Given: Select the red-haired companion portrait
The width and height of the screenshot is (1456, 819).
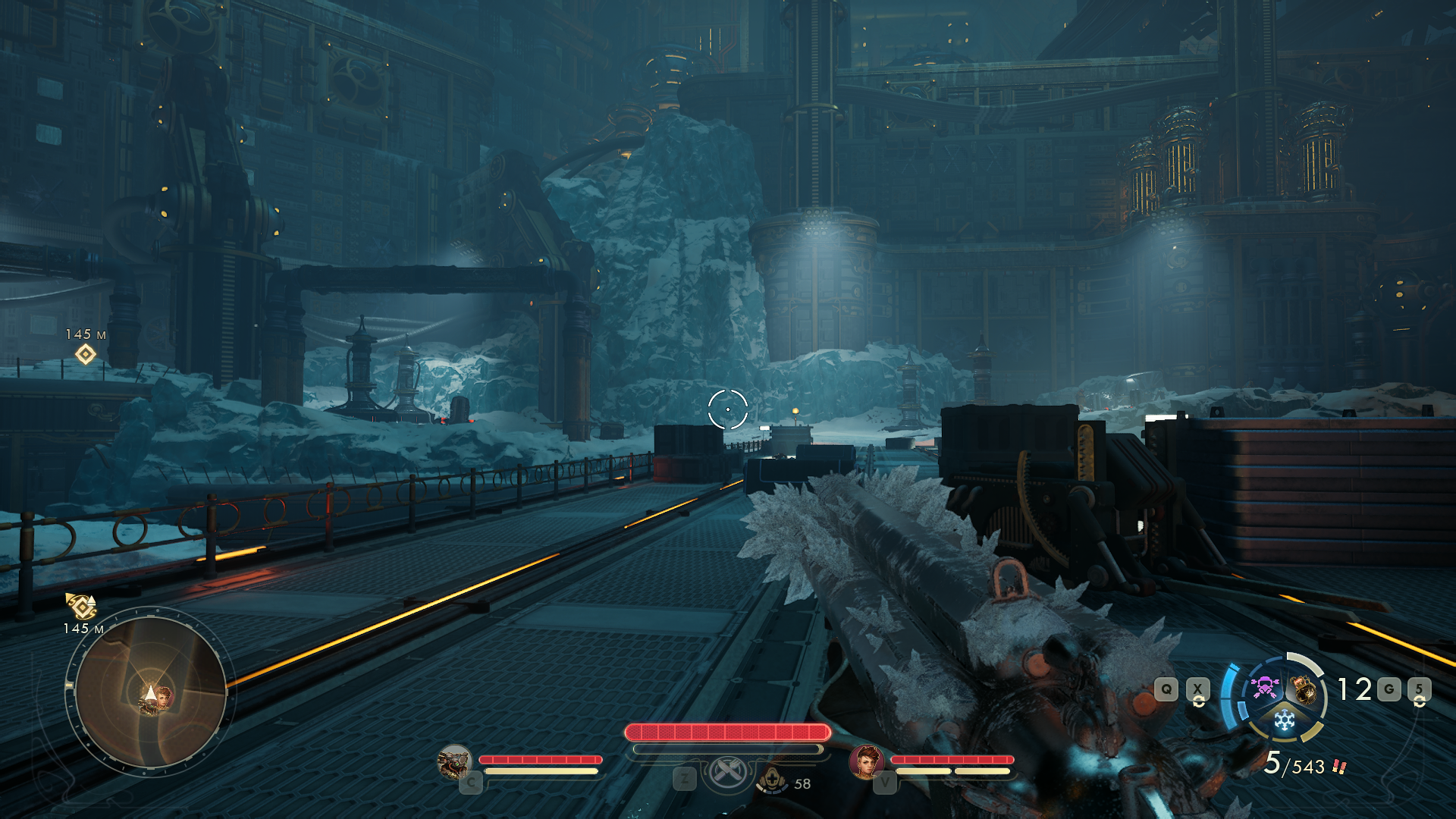Looking at the screenshot, I should [866, 761].
